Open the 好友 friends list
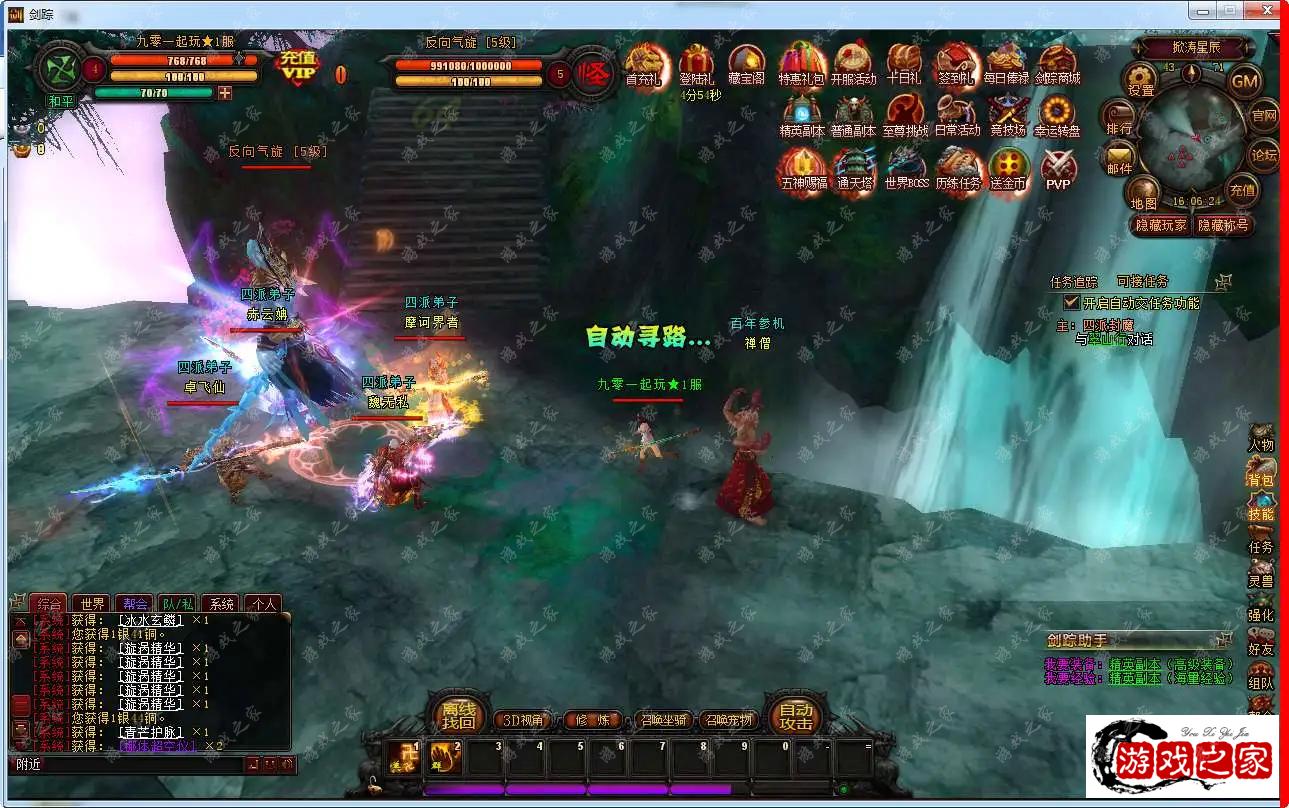 [1261, 643]
